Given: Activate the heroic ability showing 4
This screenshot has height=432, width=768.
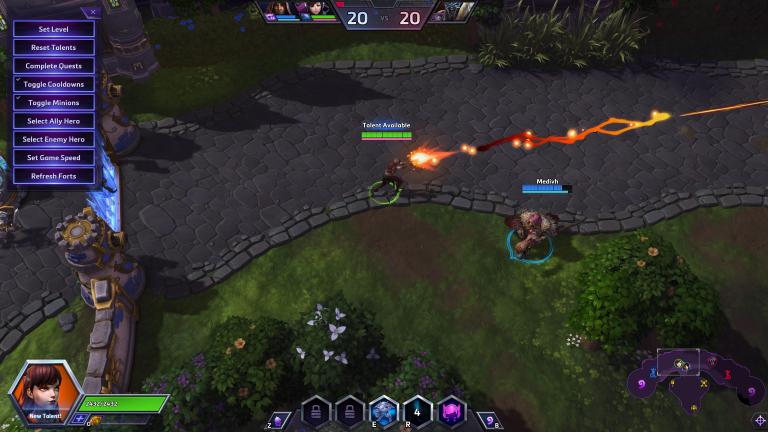Looking at the screenshot, I should (418, 410).
